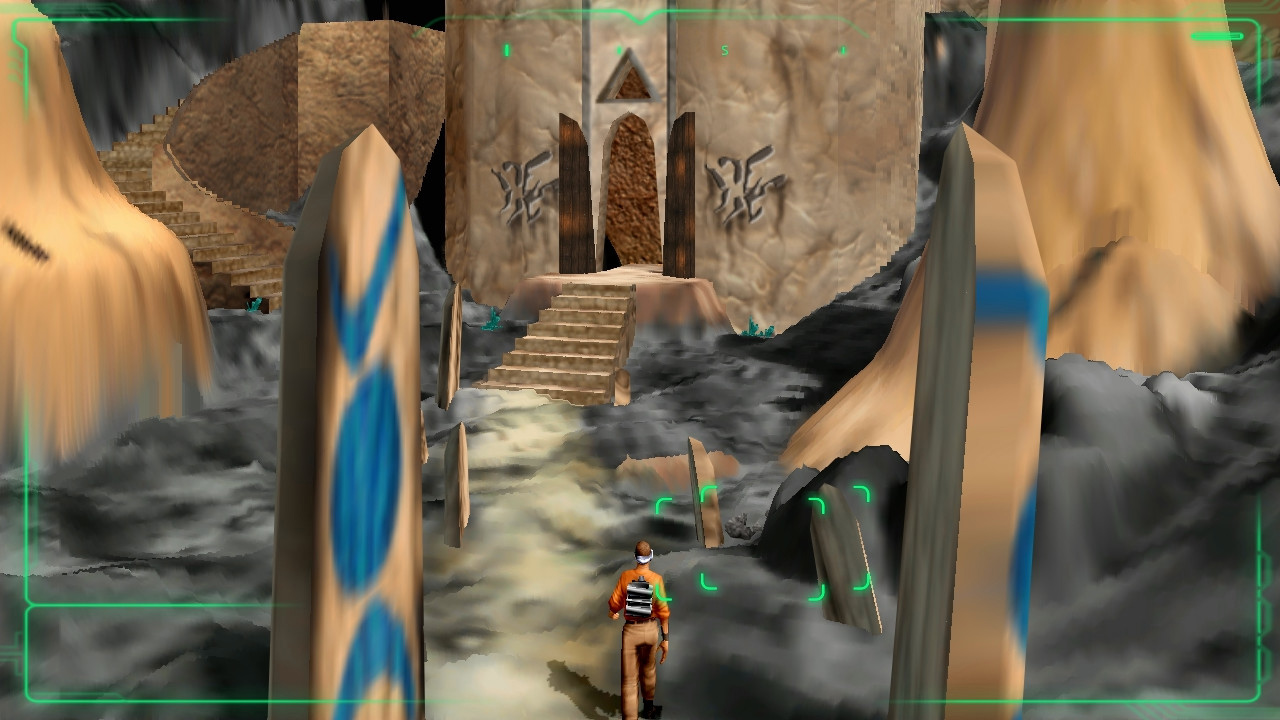Image resolution: width=1280 pixels, height=720 pixels.
Task: Click the green S status indicator at top
Action: tap(724, 48)
